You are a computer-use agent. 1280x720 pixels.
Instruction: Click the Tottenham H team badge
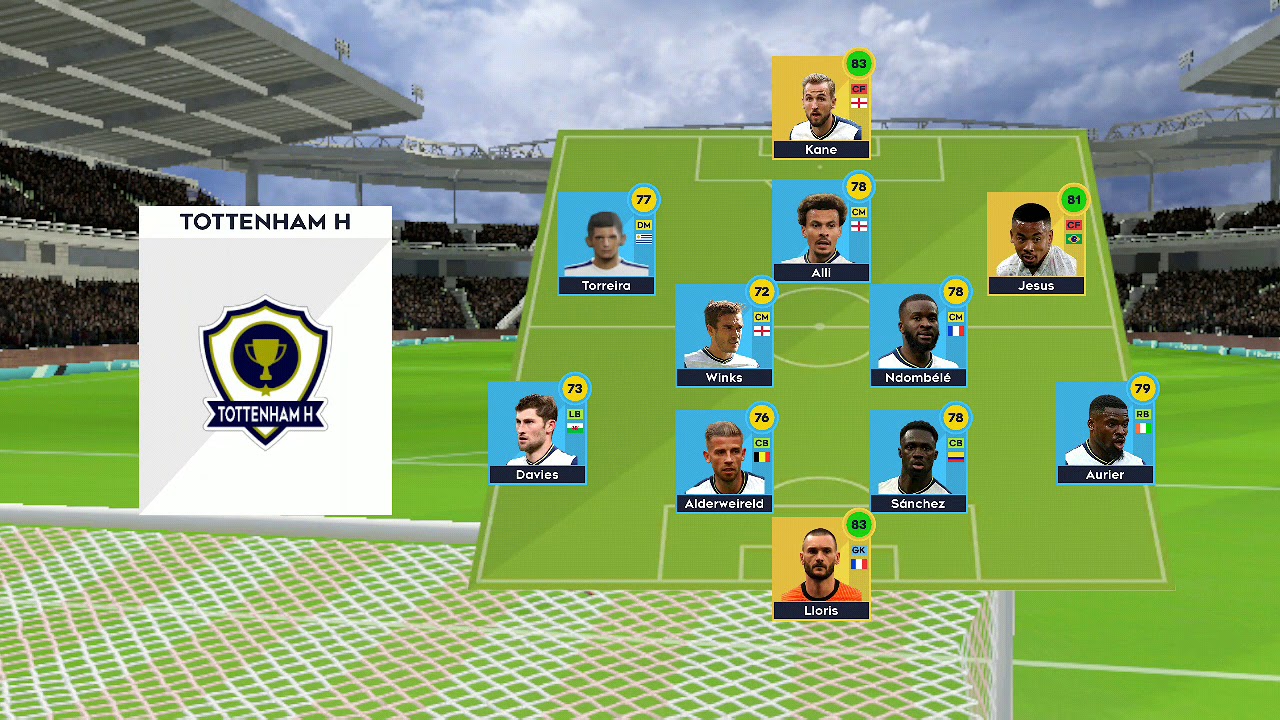(265, 370)
